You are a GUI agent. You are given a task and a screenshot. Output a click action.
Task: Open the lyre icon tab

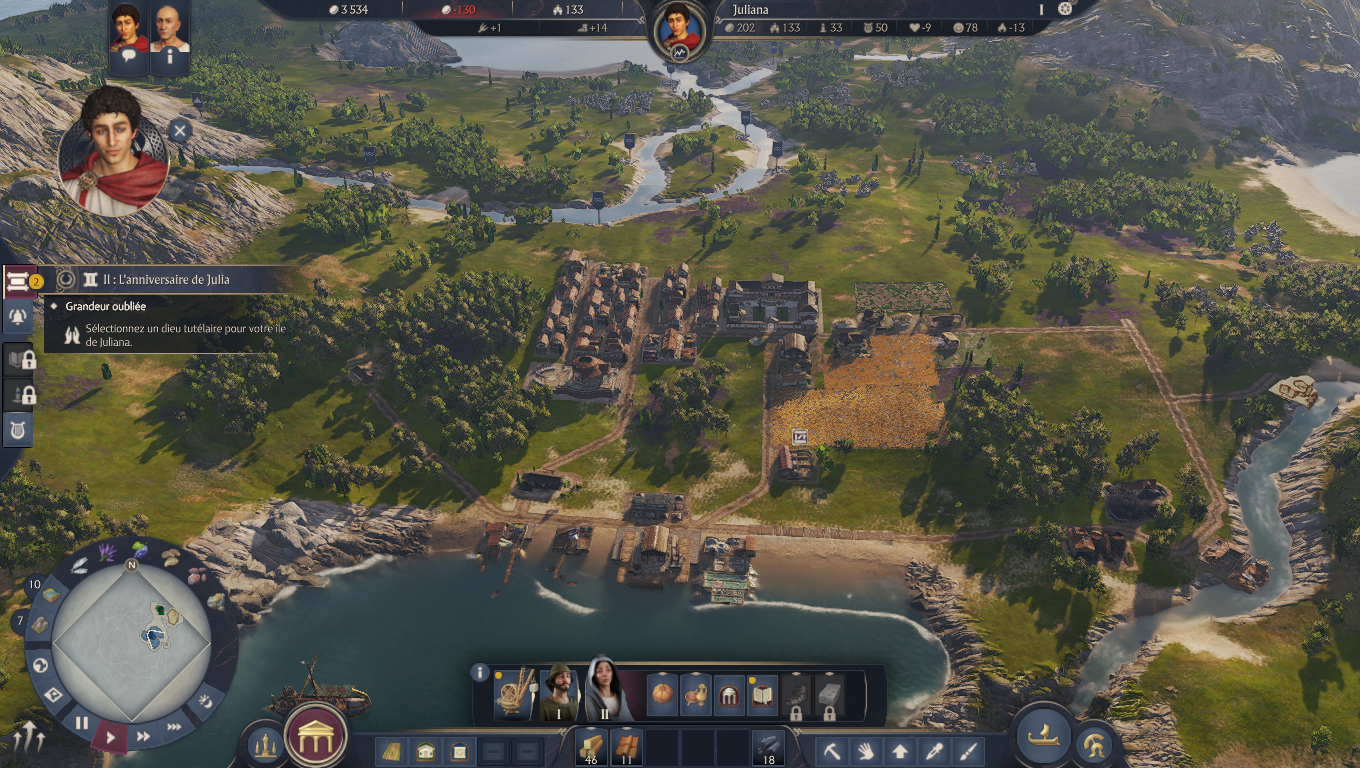17,428
